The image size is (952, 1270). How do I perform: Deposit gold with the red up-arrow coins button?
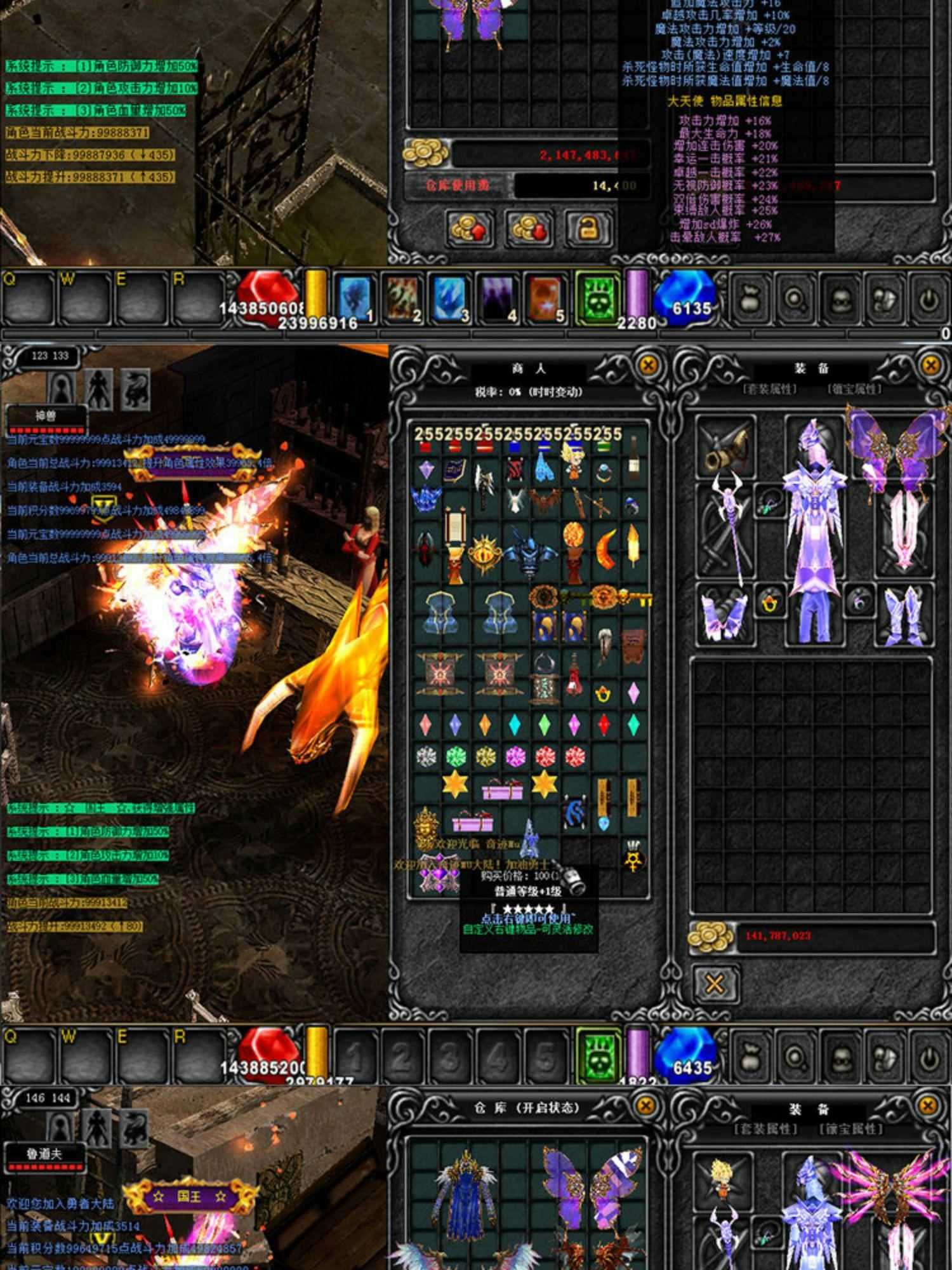(x=470, y=229)
